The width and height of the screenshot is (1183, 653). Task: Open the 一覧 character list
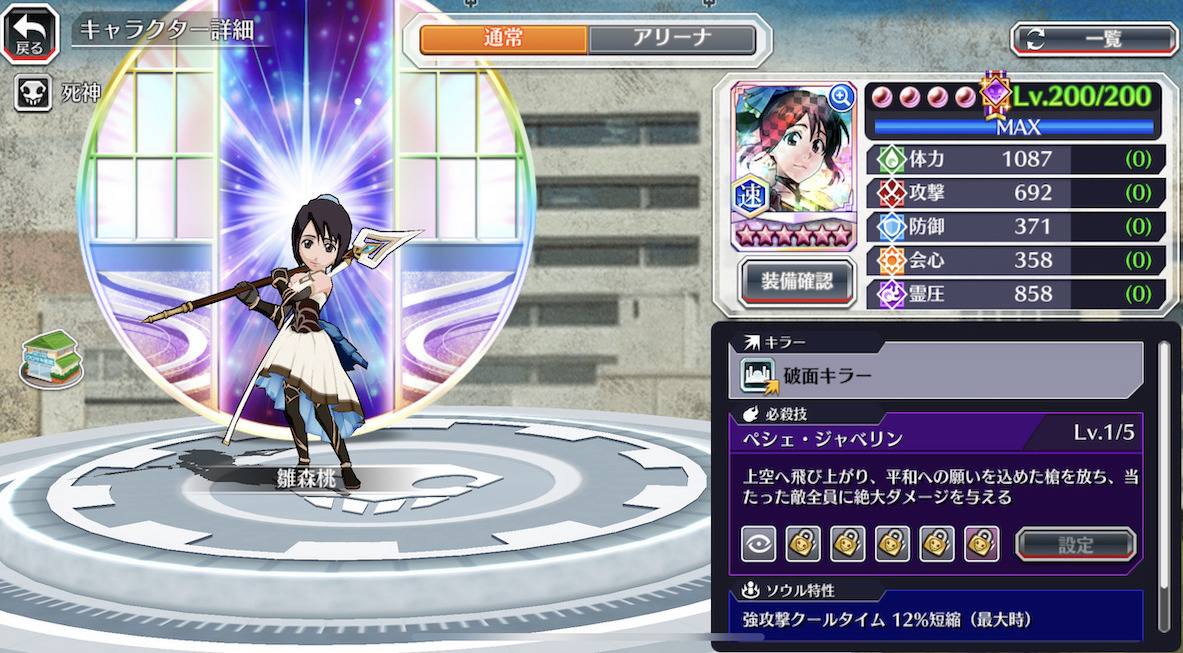[1094, 39]
